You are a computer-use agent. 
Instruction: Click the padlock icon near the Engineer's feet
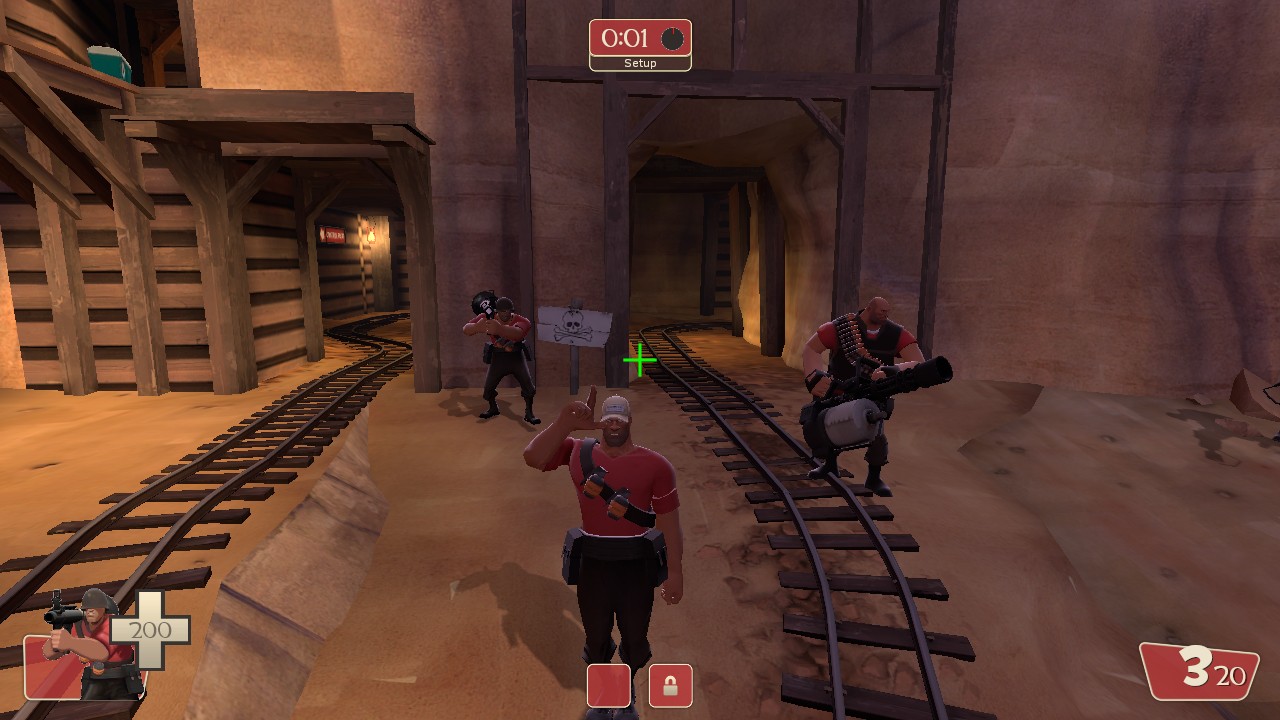669,686
